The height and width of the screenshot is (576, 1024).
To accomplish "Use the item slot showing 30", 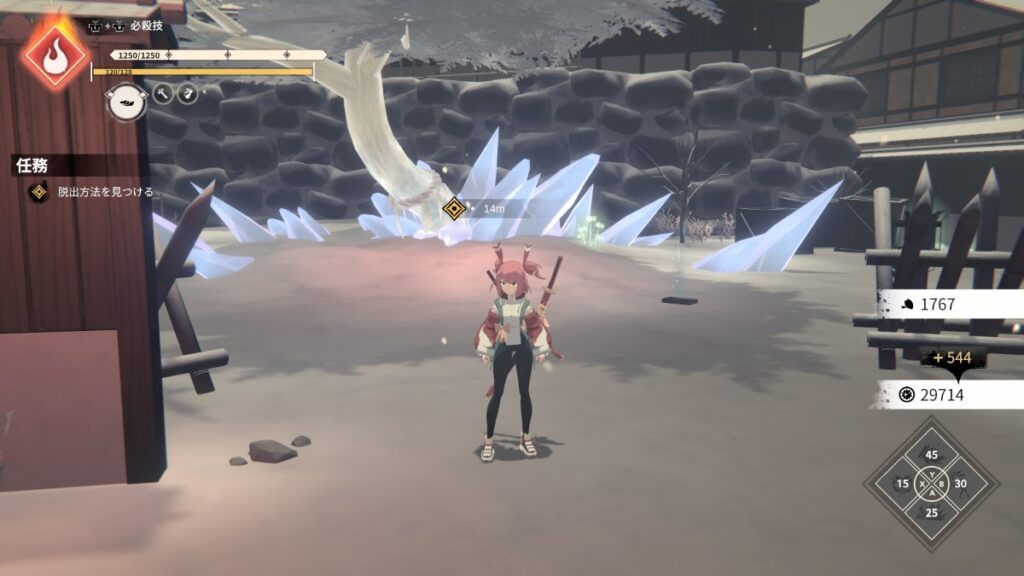I will 961,484.
